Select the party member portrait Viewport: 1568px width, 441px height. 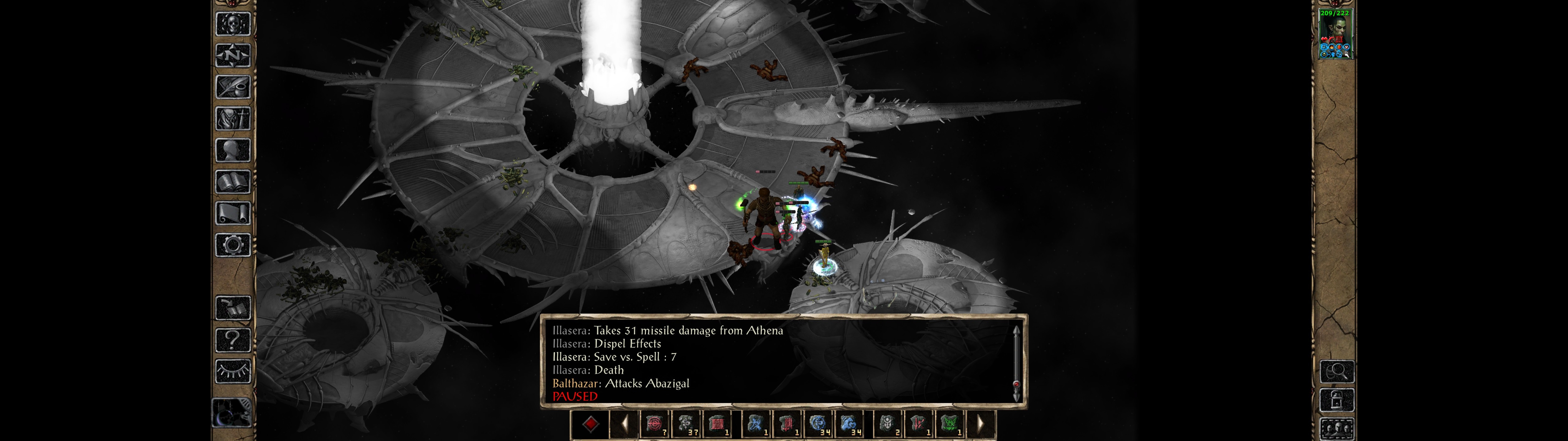pyautogui.click(x=1334, y=34)
